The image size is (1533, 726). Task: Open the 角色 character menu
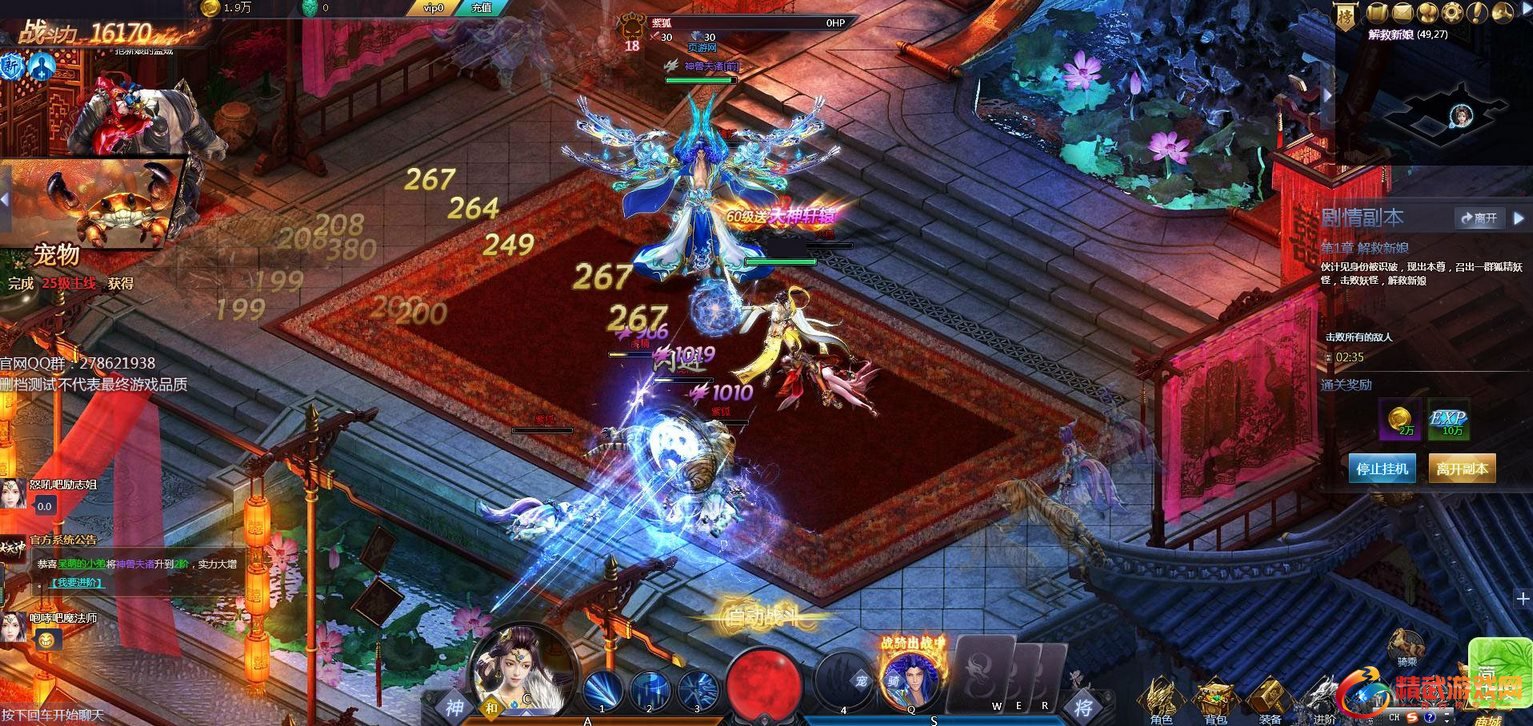click(x=1161, y=696)
